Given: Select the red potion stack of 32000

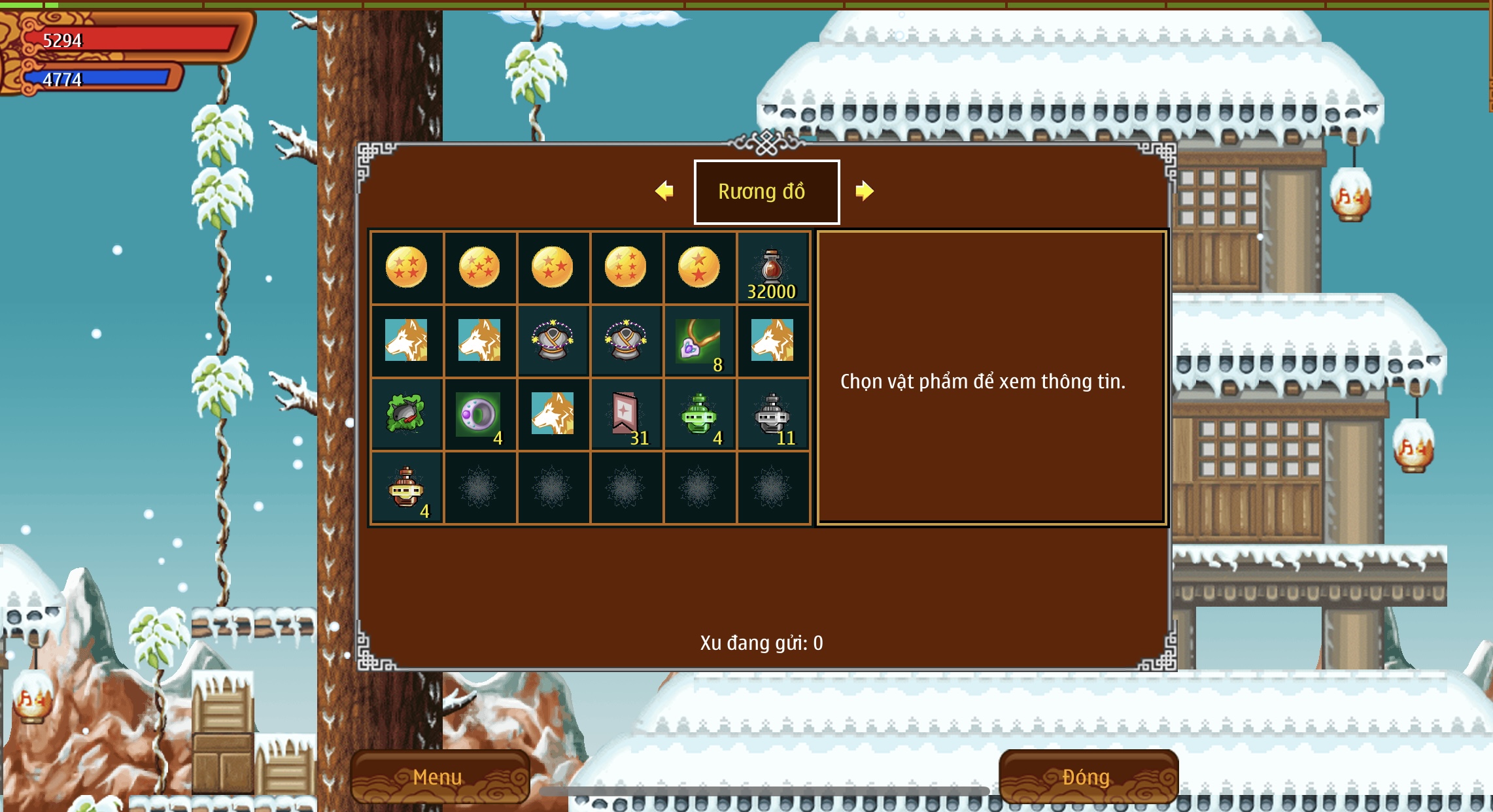Looking at the screenshot, I should [772, 269].
